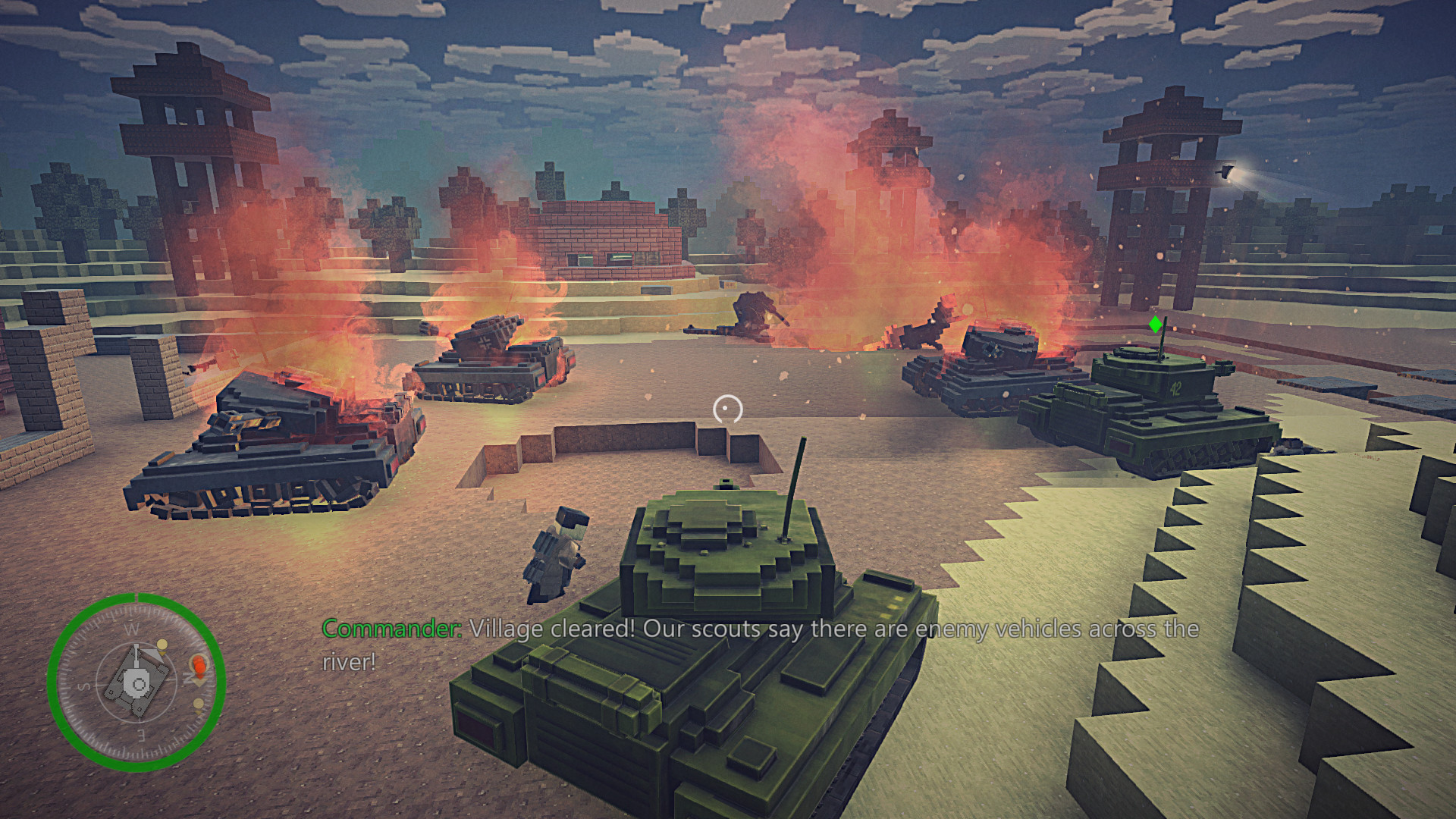
Task: Click the E letter on the compass ring
Action: tap(140, 735)
